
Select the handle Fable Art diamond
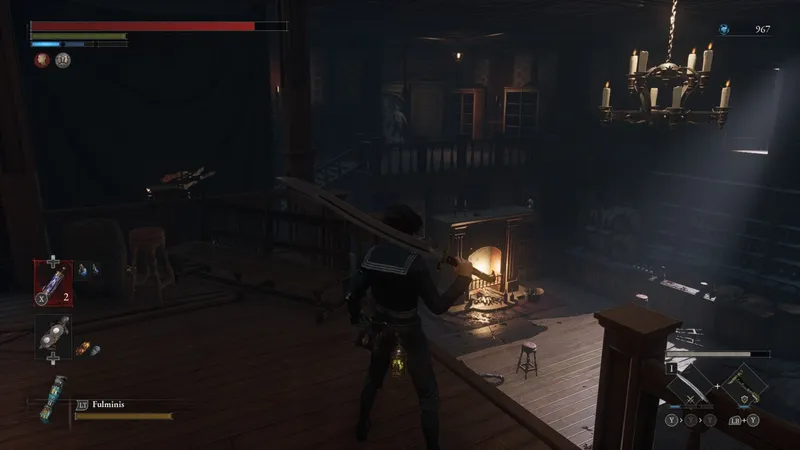[745, 384]
